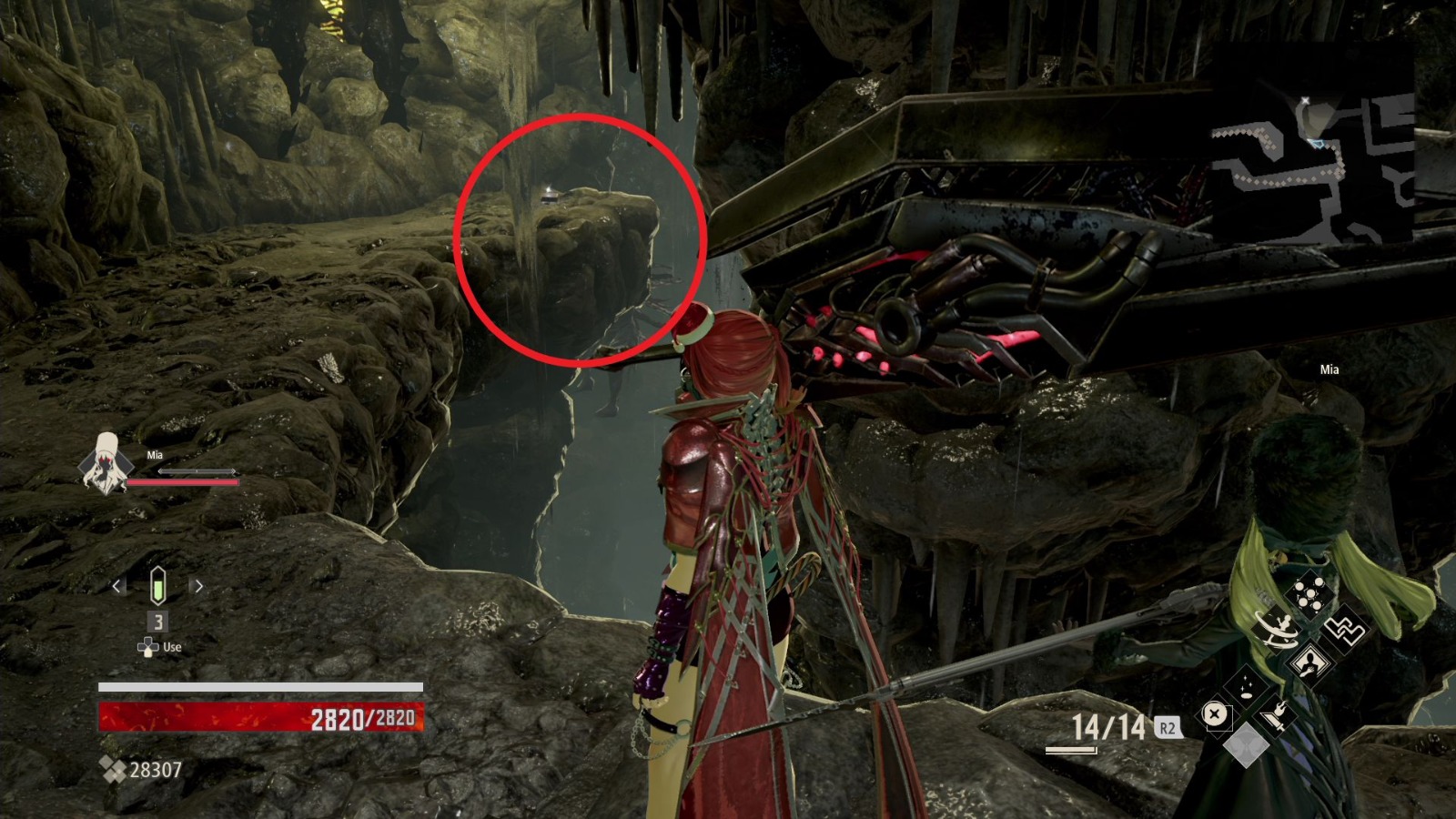
Task: Click the circled X cancel gift icon
Action: click(1215, 714)
